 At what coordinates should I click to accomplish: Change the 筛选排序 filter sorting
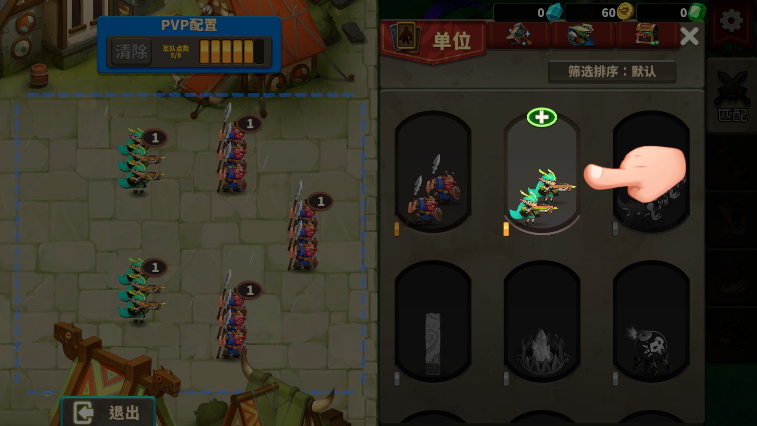pos(612,72)
